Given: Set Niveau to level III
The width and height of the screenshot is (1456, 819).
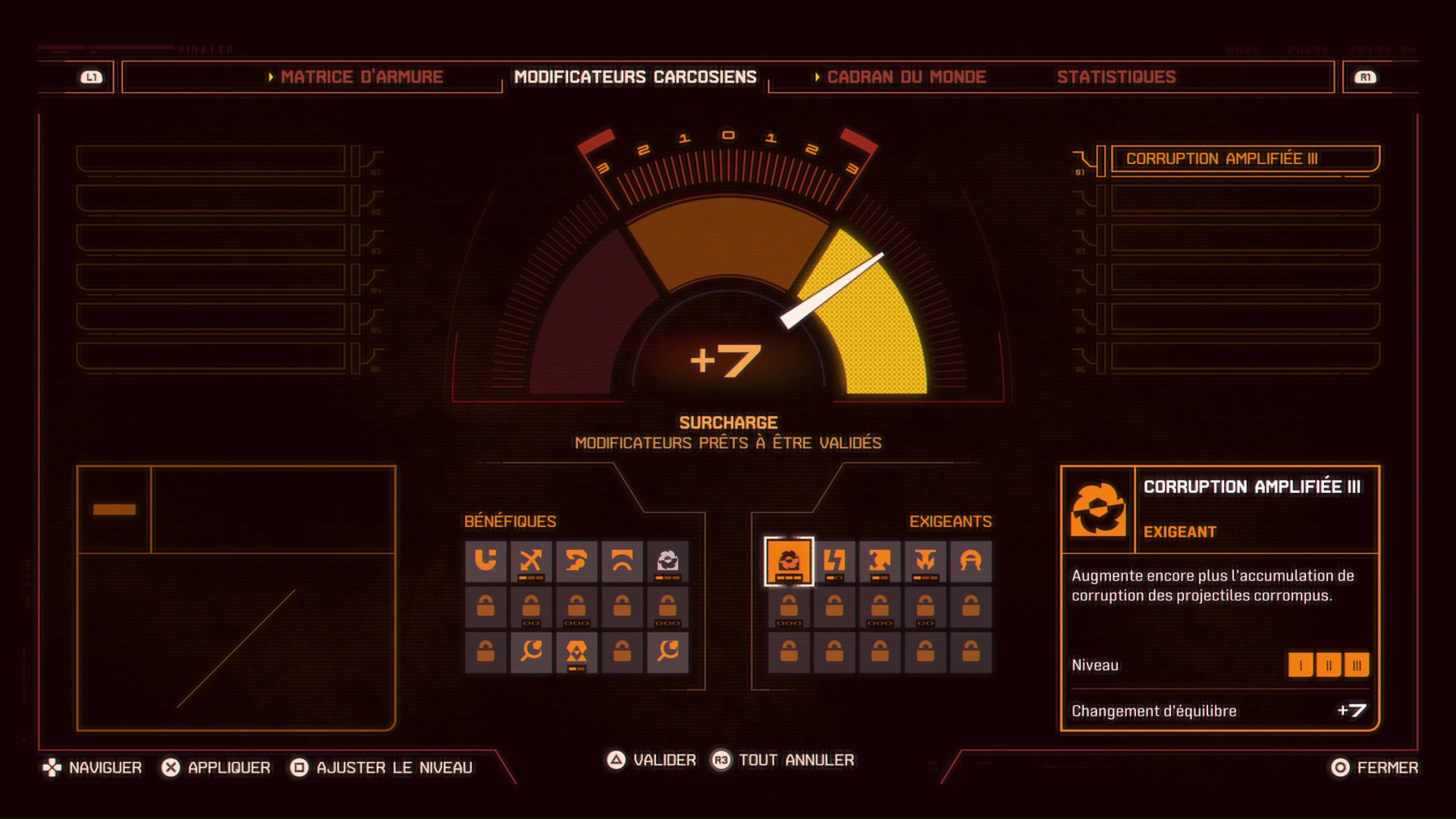Looking at the screenshot, I should coord(1357,665).
